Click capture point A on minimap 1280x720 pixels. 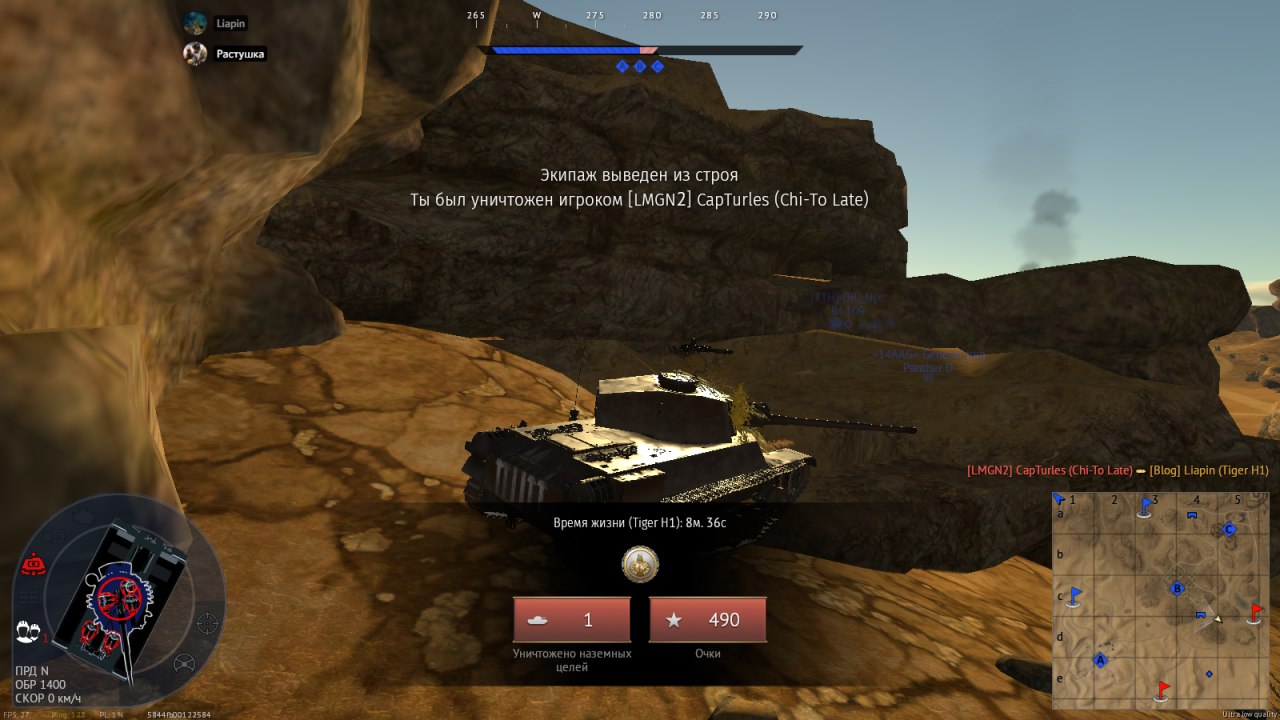click(1100, 660)
